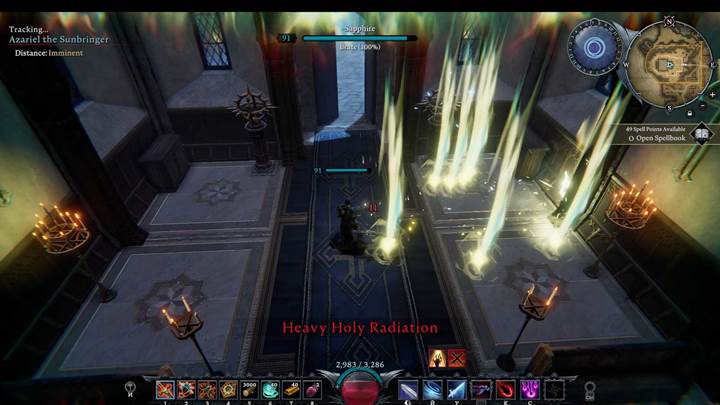Screen dimensions: 720x405
Task: Use the red potion flask hotbar item
Action: pyautogui.click(x=312, y=389)
